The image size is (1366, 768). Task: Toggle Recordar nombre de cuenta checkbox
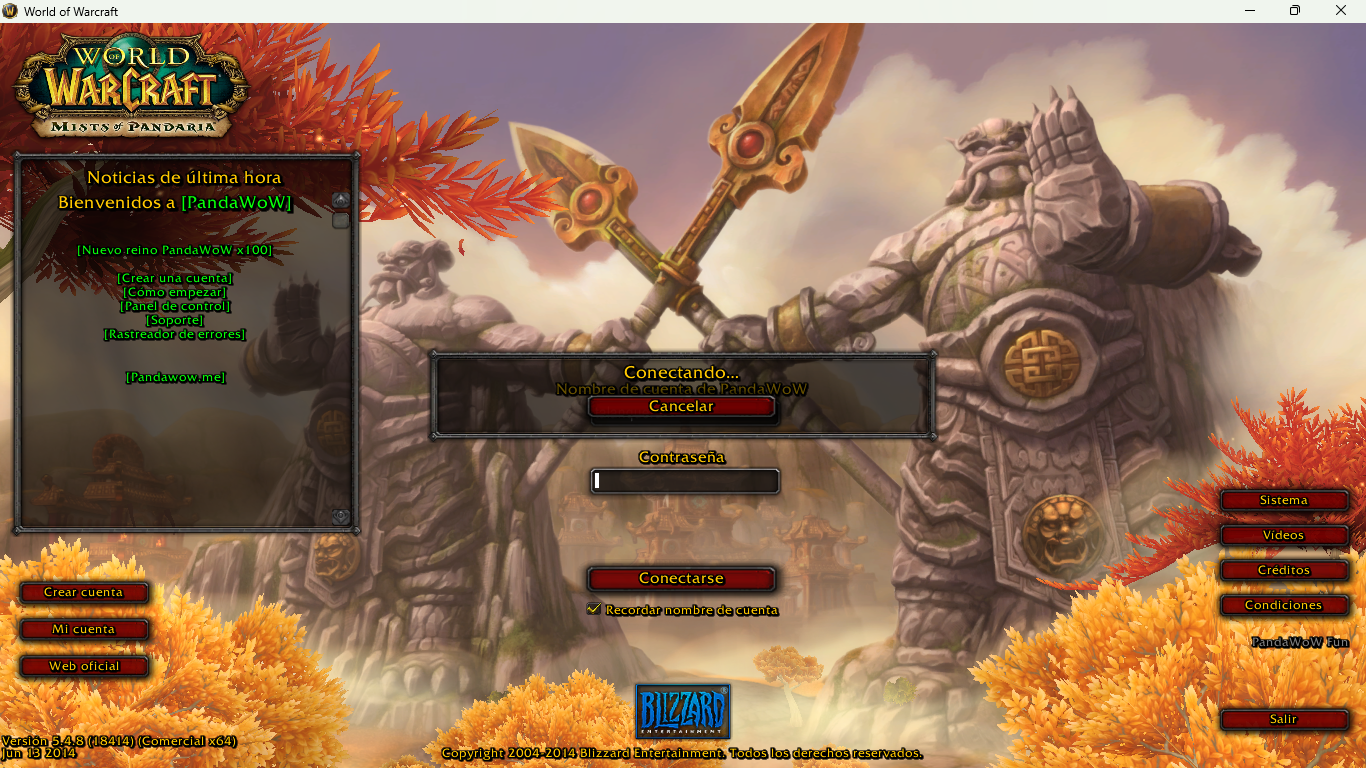(x=594, y=609)
